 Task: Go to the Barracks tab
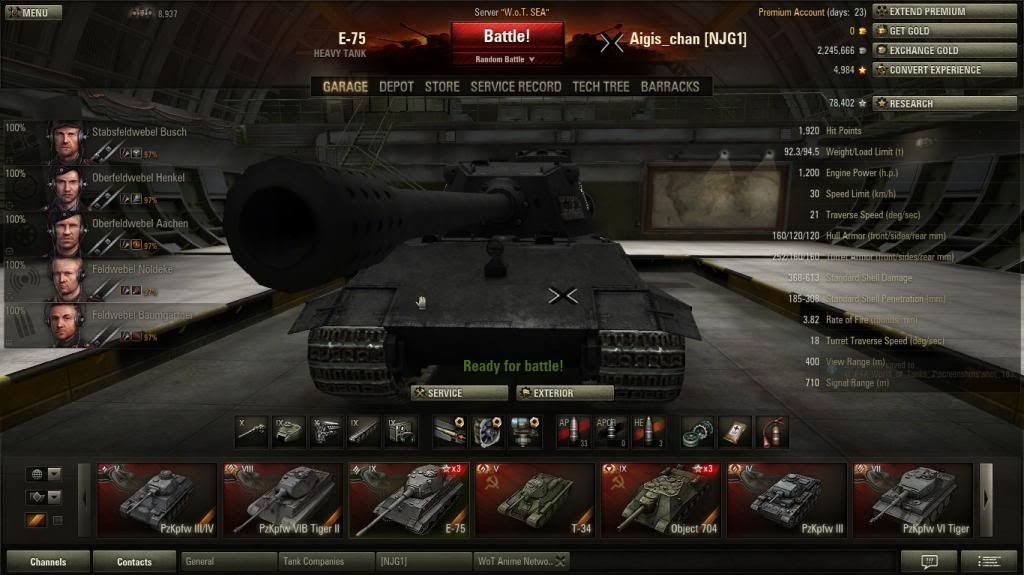[x=669, y=87]
